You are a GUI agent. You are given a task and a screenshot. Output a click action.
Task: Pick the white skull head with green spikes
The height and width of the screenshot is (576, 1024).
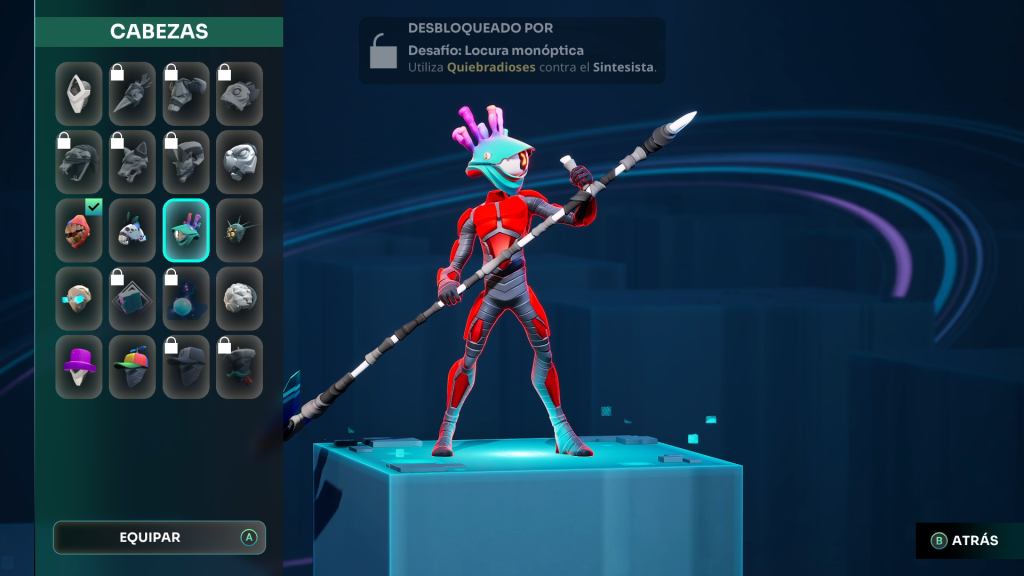pos(132,230)
